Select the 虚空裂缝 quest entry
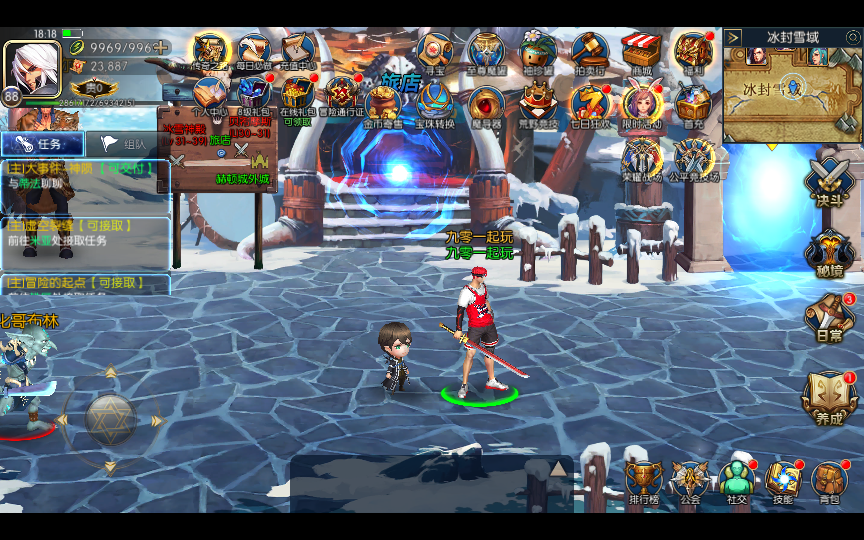 click(x=84, y=234)
